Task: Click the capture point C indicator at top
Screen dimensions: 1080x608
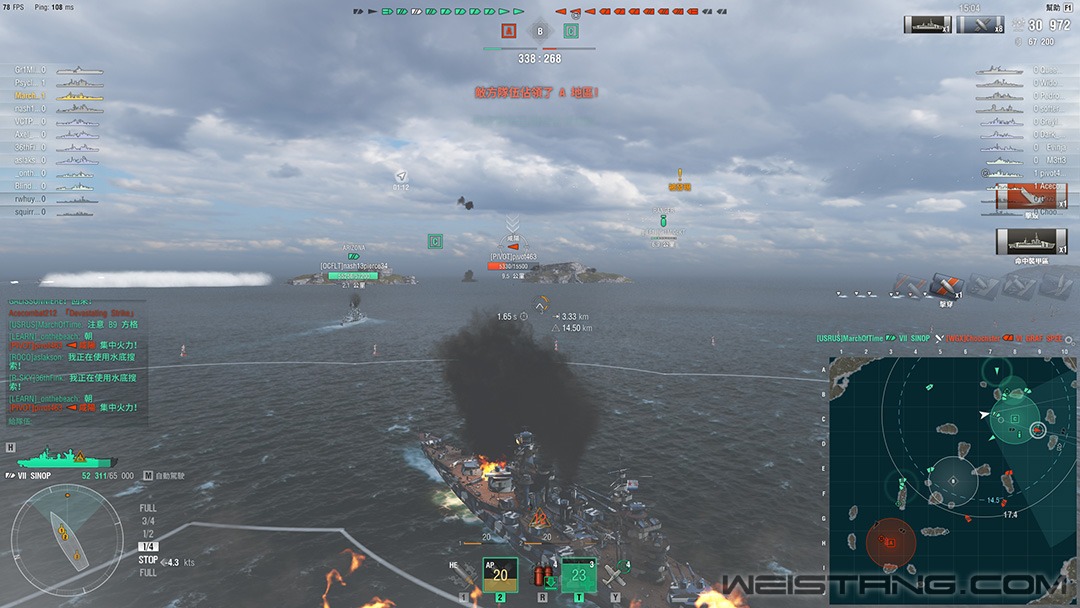Action: click(x=571, y=31)
